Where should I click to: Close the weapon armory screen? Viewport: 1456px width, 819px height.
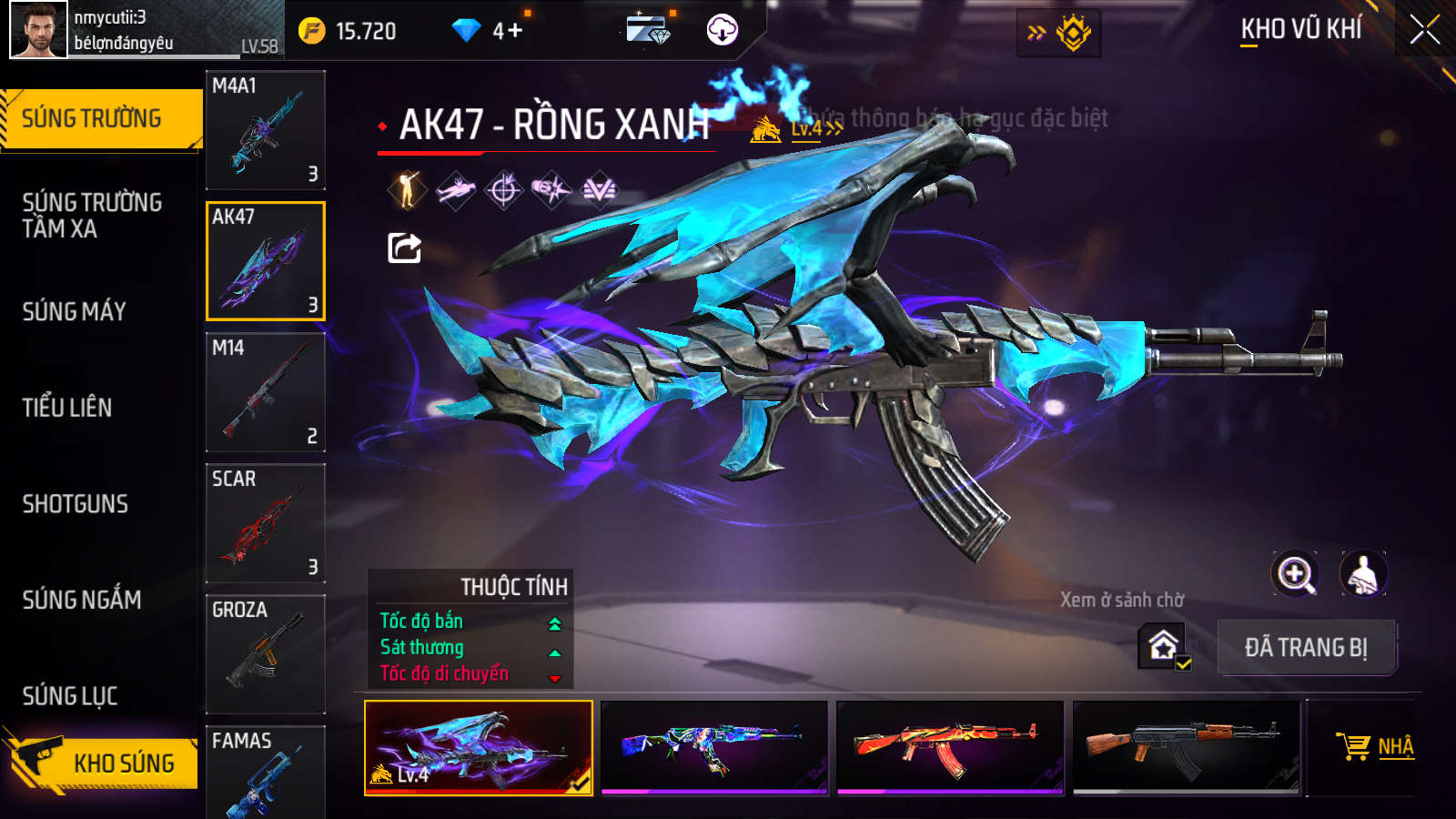[1424, 30]
